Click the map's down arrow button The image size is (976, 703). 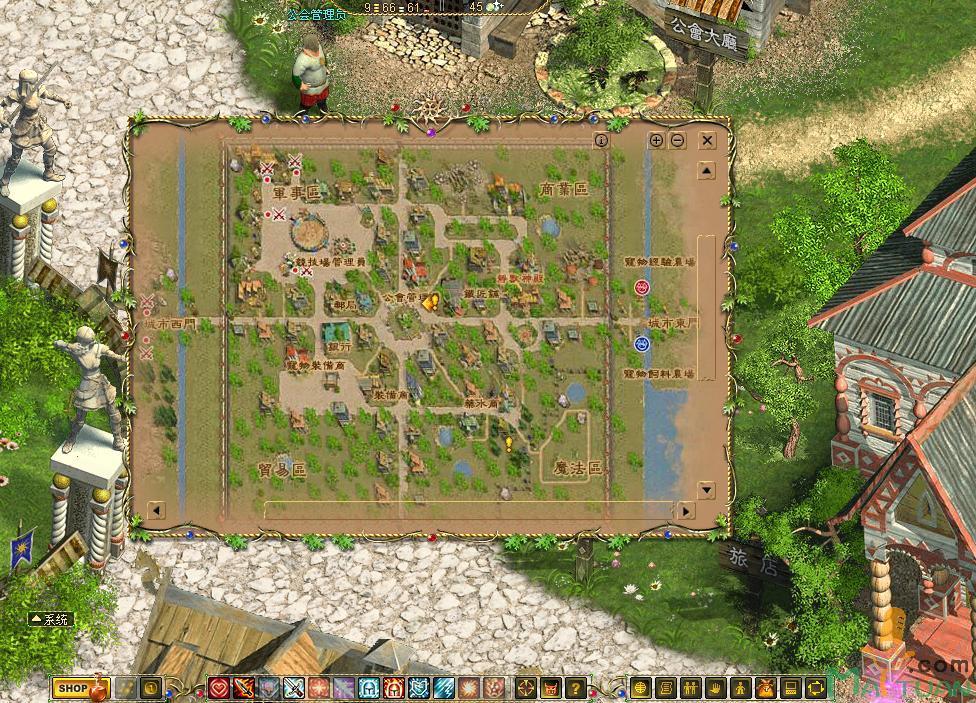[x=707, y=490]
